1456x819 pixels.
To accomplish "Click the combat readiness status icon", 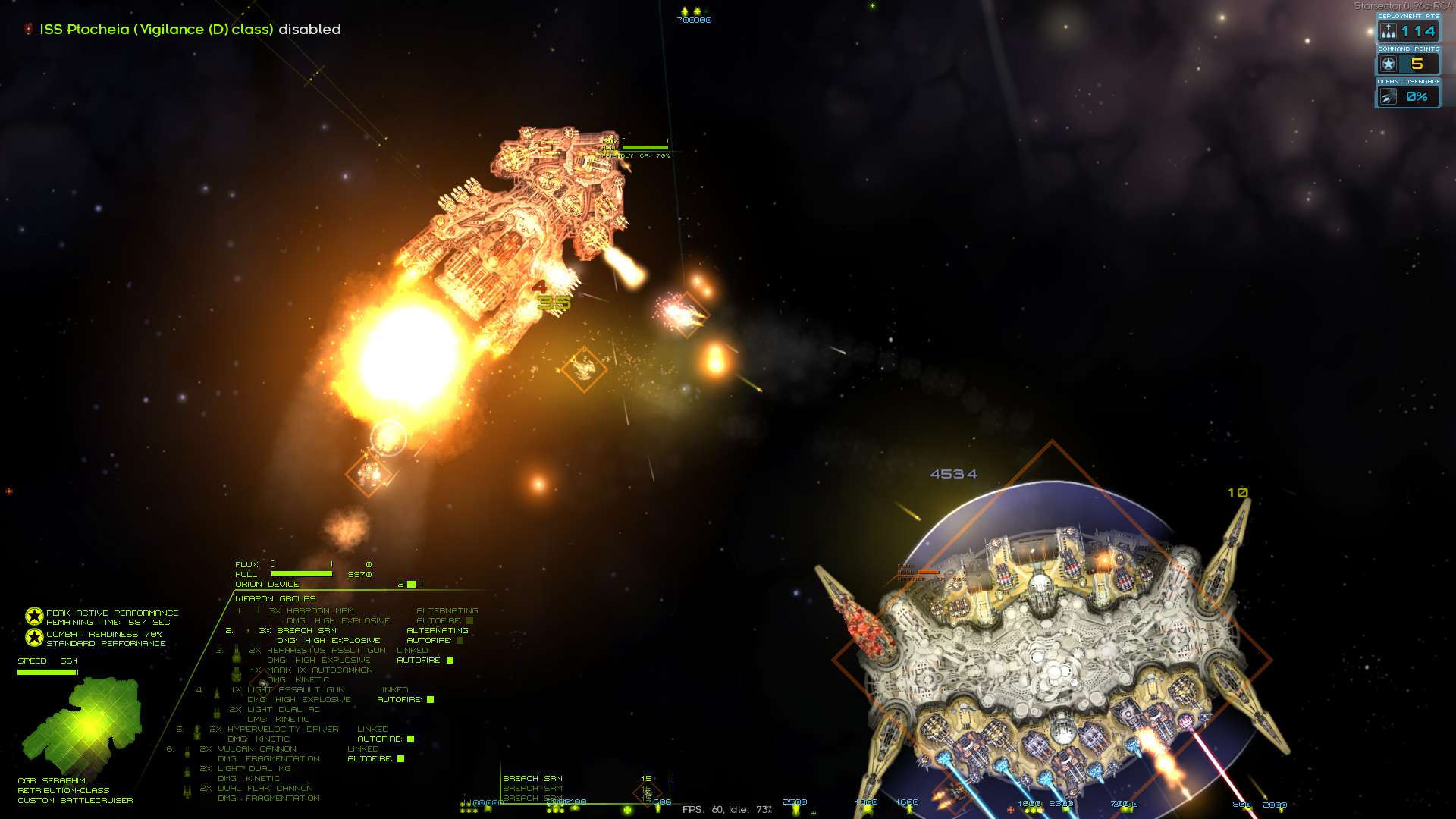I will pos(34,638).
